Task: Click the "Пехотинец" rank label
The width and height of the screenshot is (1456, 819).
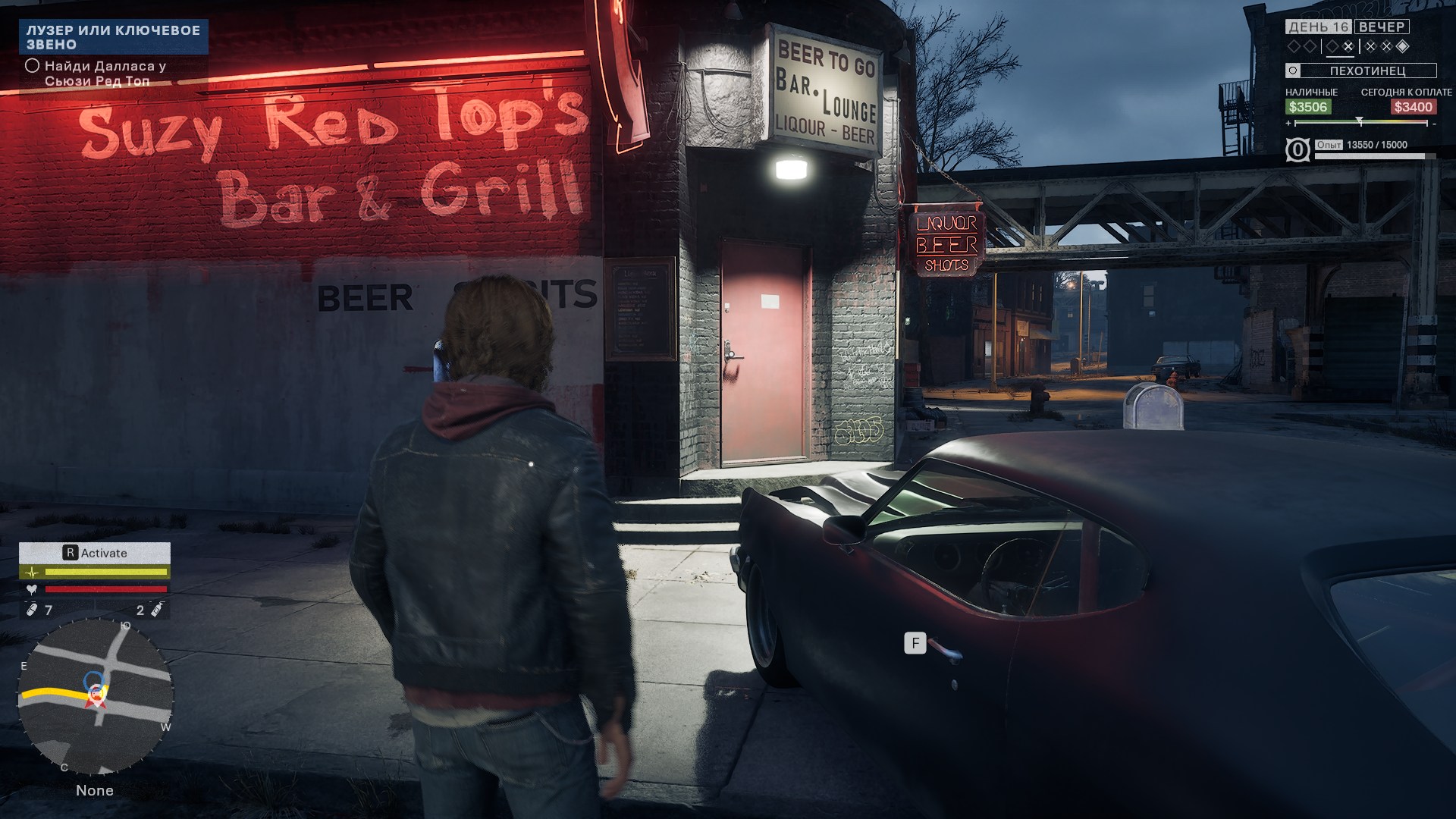Action: click(x=1367, y=71)
